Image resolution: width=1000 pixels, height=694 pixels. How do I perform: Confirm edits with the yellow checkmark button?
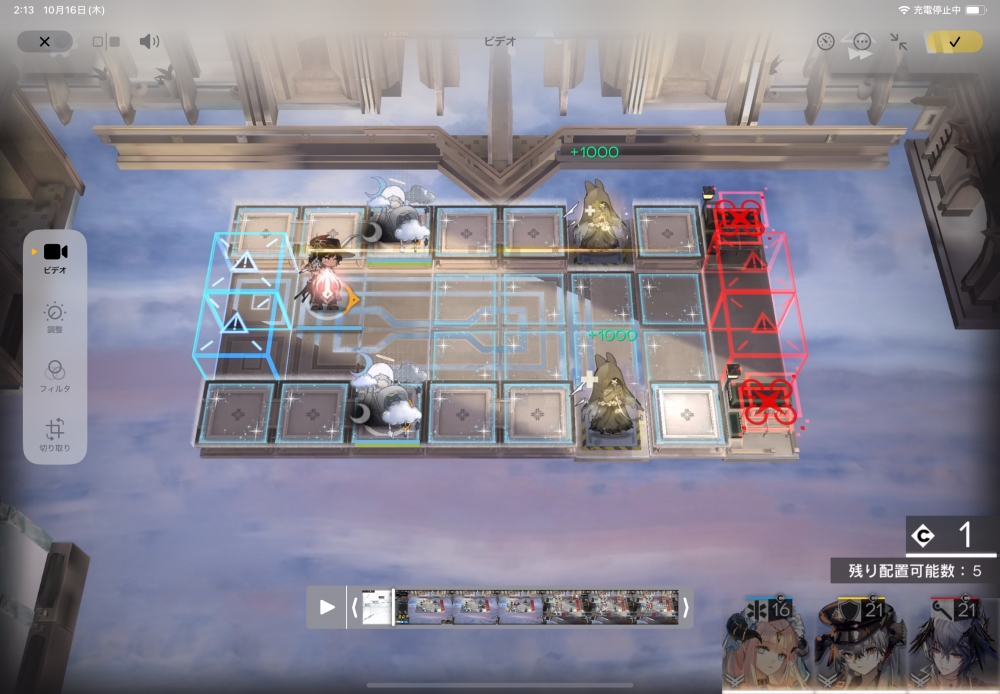tap(954, 42)
